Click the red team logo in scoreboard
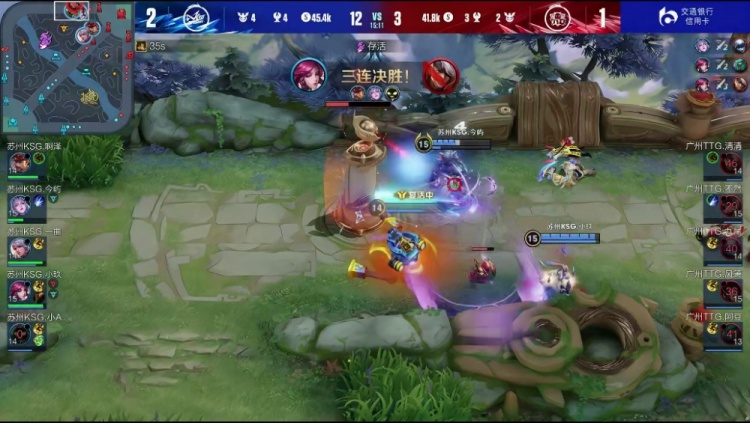 pyautogui.click(x=557, y=17)
